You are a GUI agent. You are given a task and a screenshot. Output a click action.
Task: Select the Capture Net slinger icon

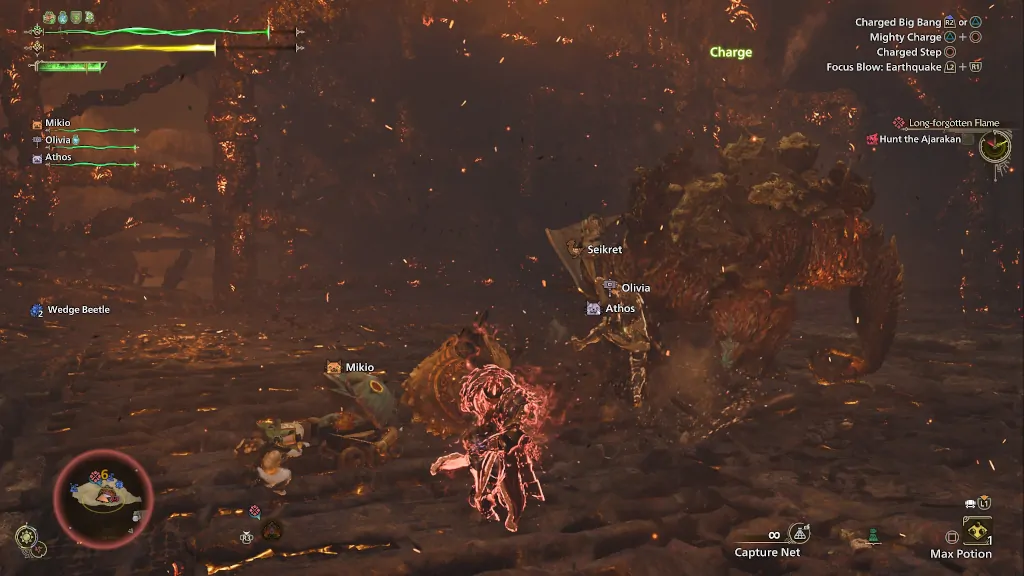click(799, 534)
